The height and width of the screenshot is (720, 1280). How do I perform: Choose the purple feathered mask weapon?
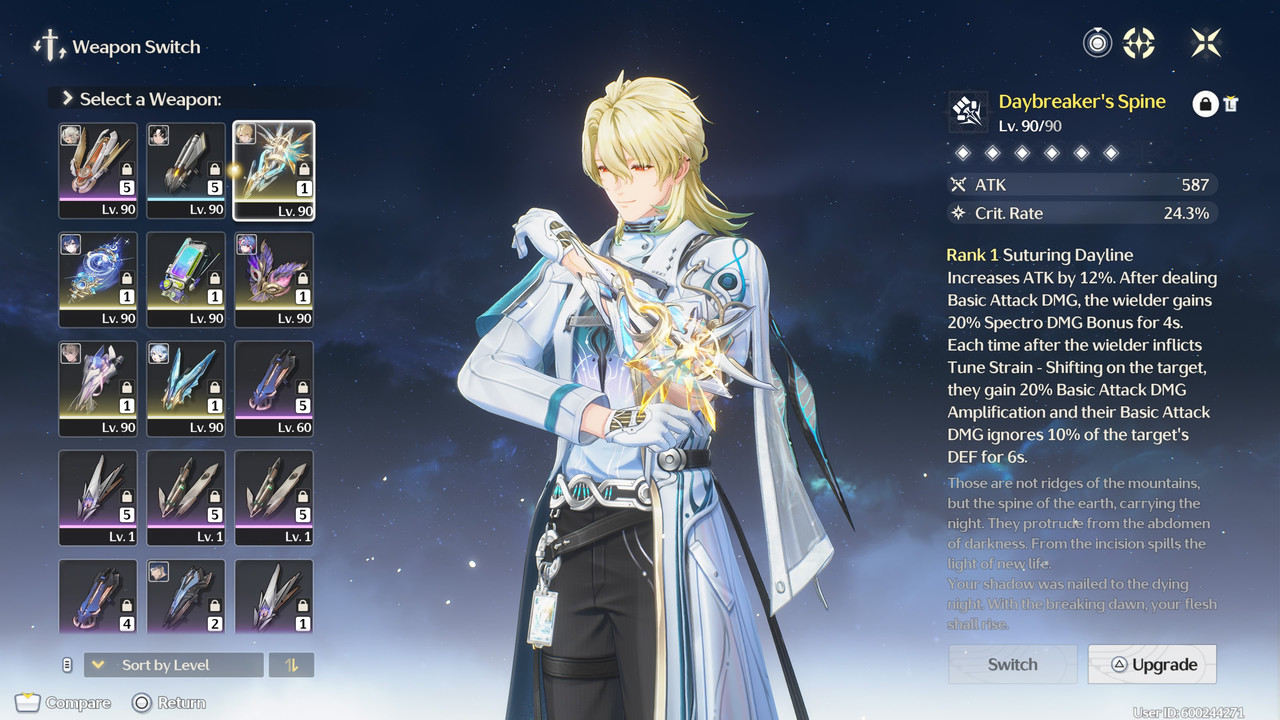point(274,280)
